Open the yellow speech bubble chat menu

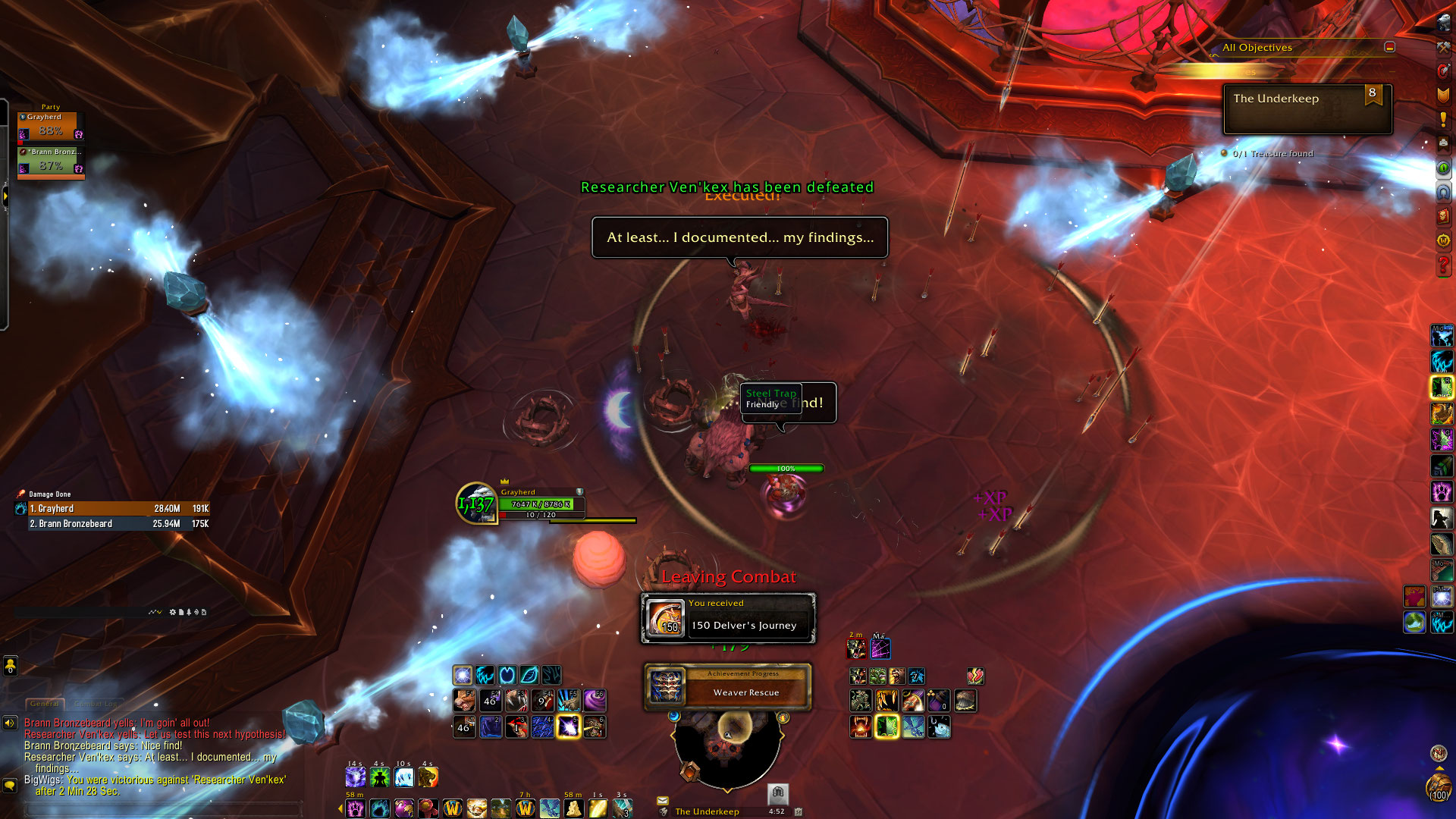[10, 786]
